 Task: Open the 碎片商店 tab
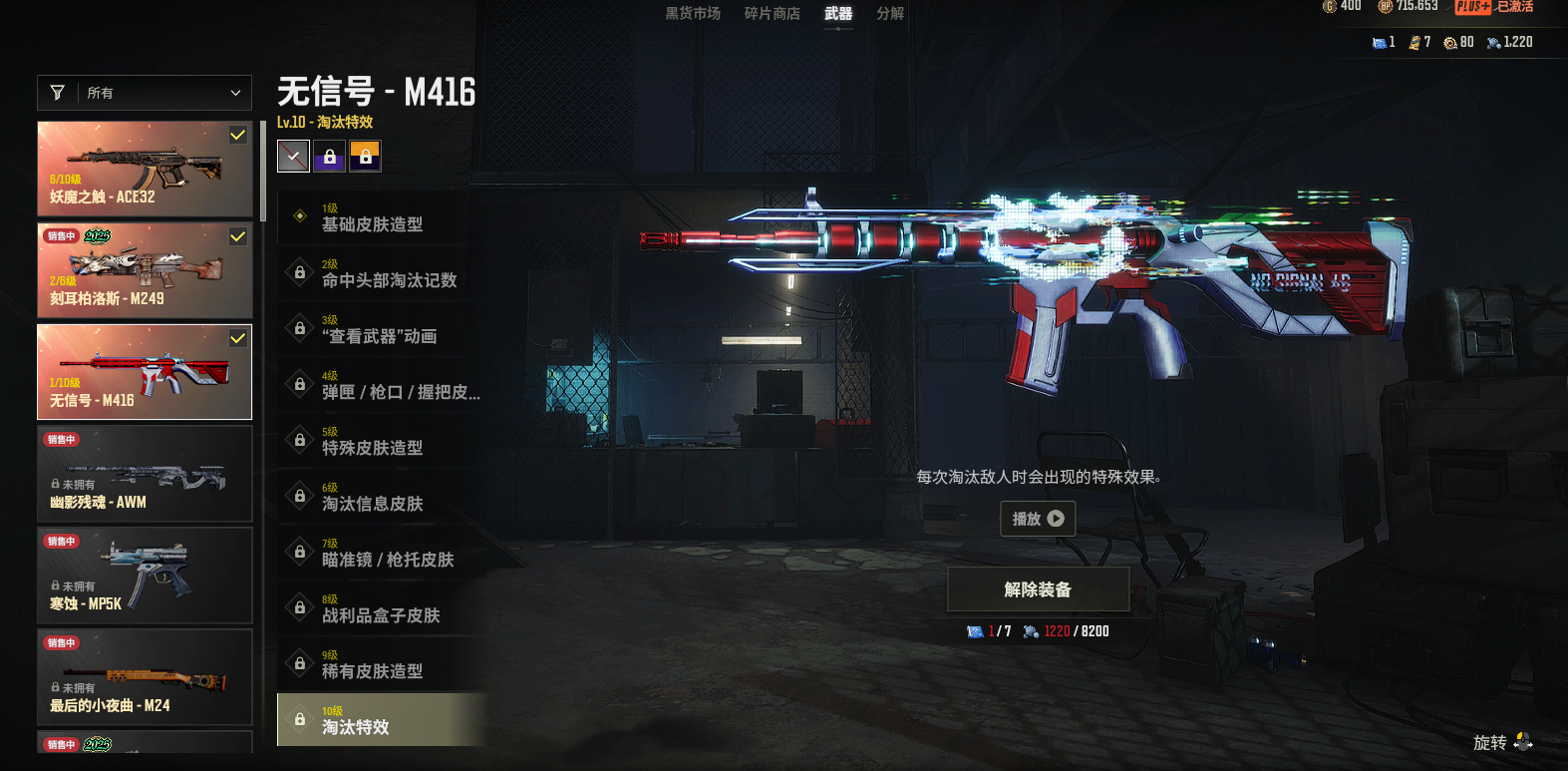(772, 14)
